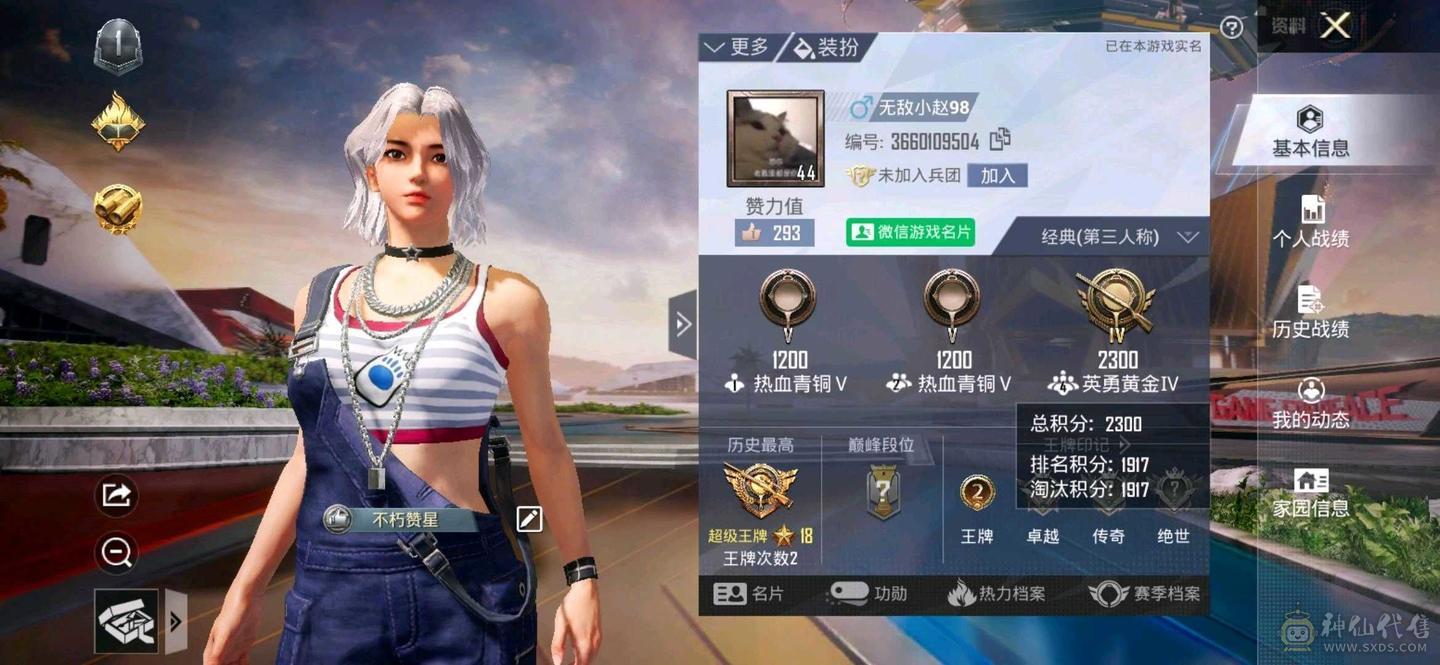Screen dimensions: 1440x665
Task: Click 加入 to join a clan
Action: click(997, 175)
